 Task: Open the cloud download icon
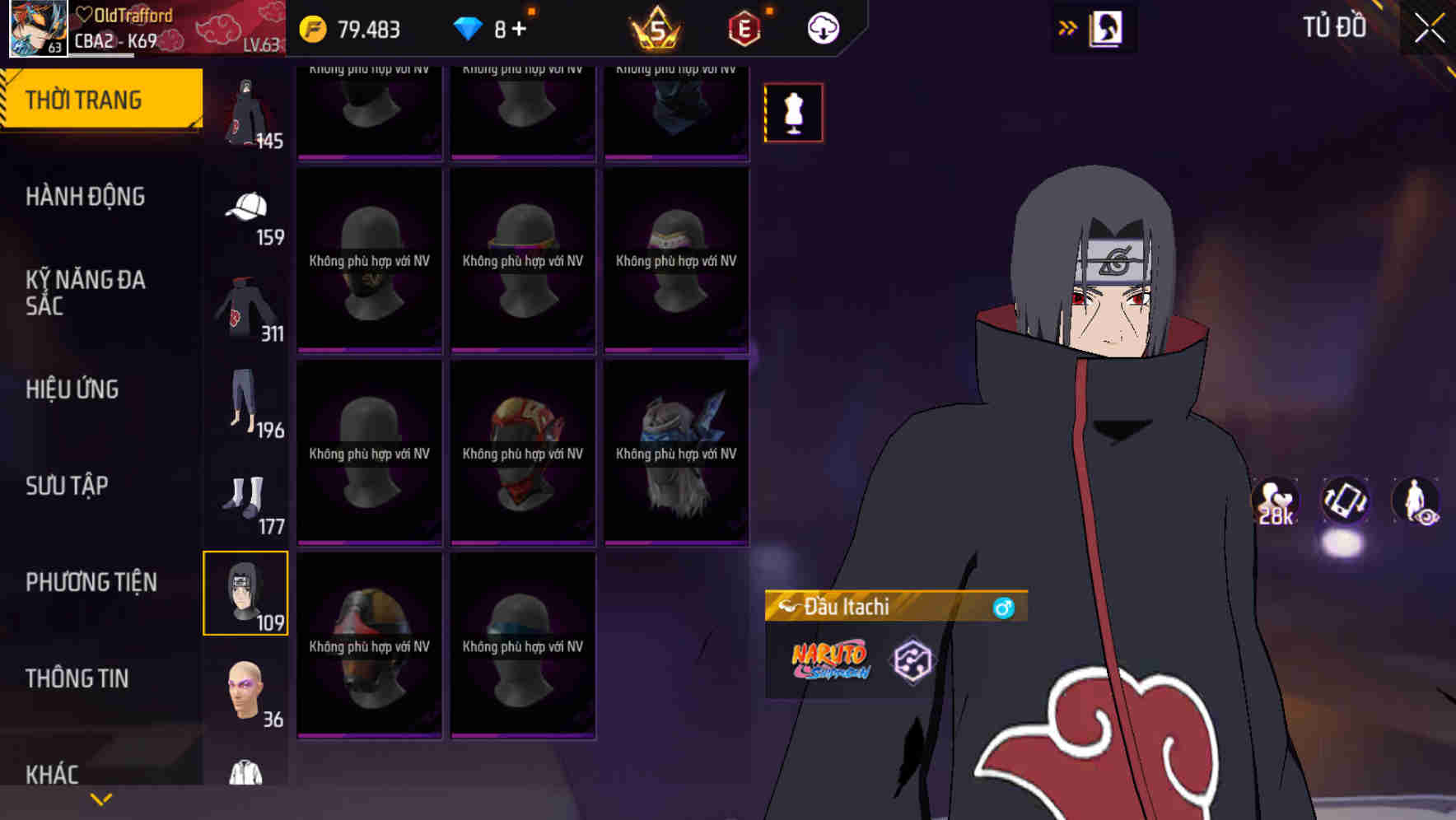point(821,27)
